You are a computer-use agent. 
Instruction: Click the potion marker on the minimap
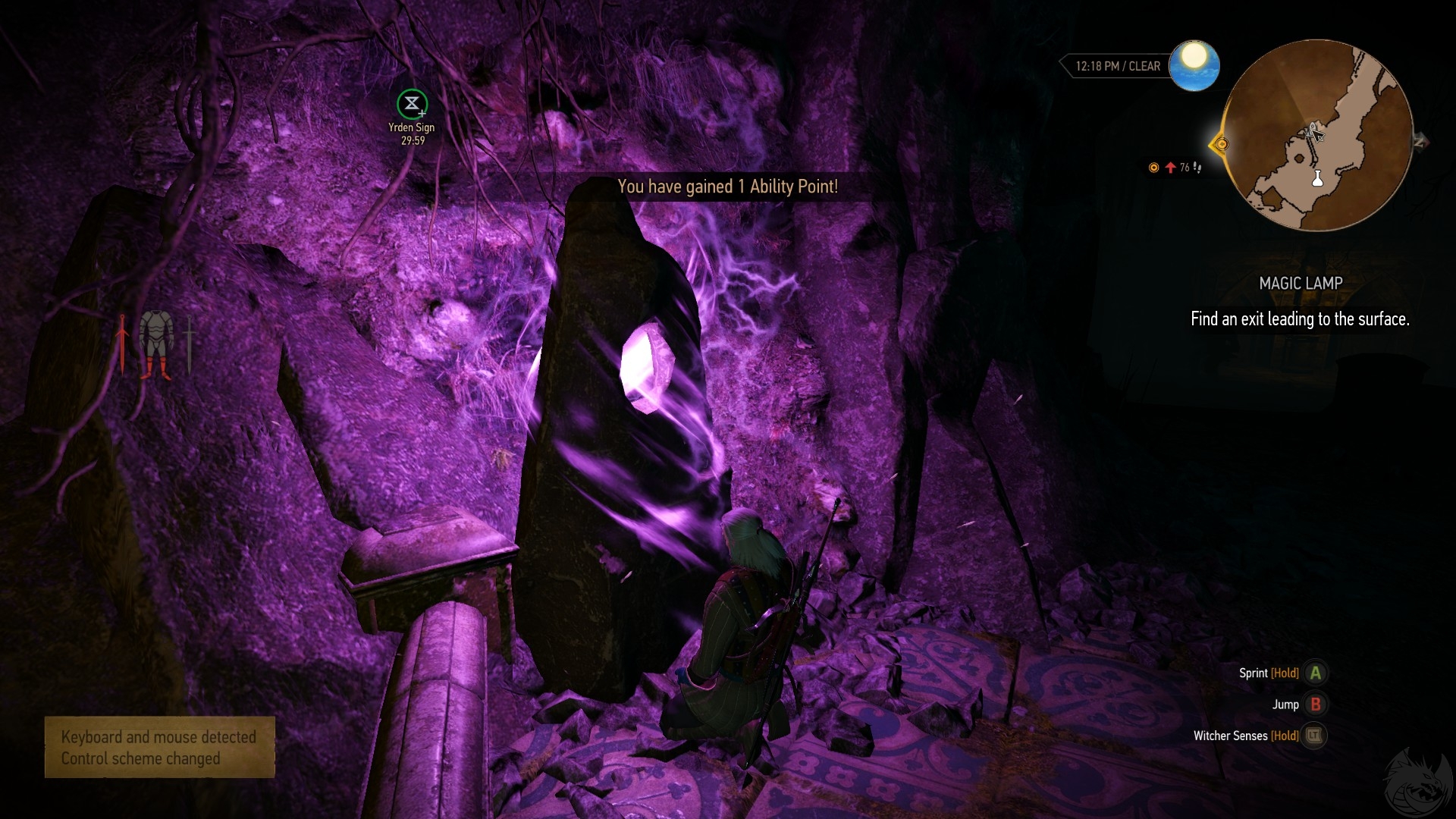click(x=1317, y=179)
